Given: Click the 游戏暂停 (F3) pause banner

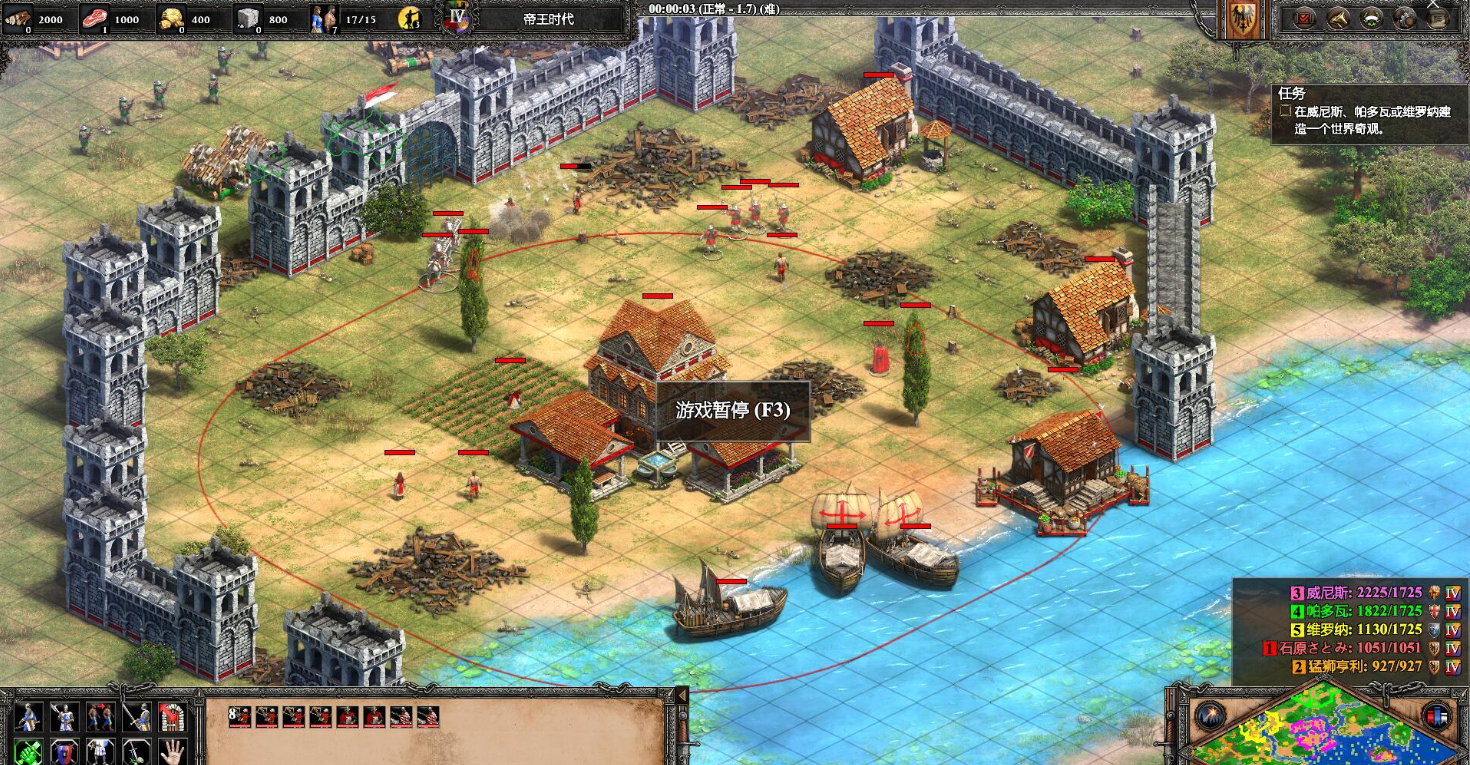Looking at the screenshot, I should pyautogui.click(x=733, y=410).
